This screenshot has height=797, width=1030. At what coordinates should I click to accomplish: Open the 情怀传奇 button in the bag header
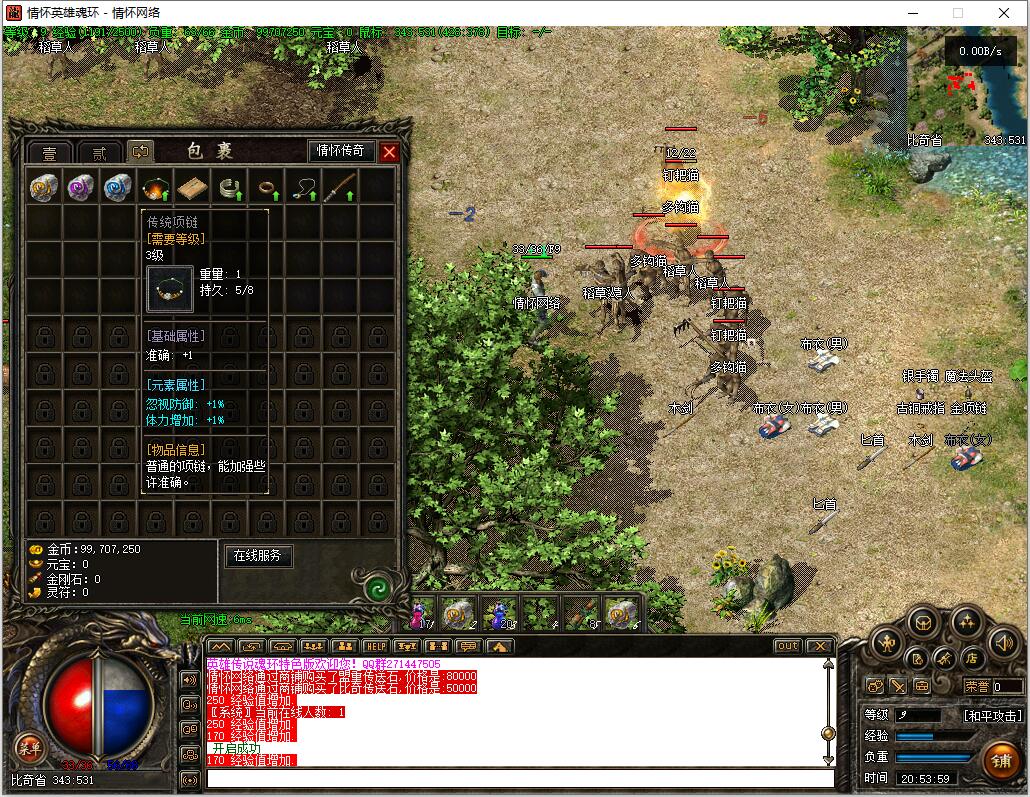(x=341, y=151)
